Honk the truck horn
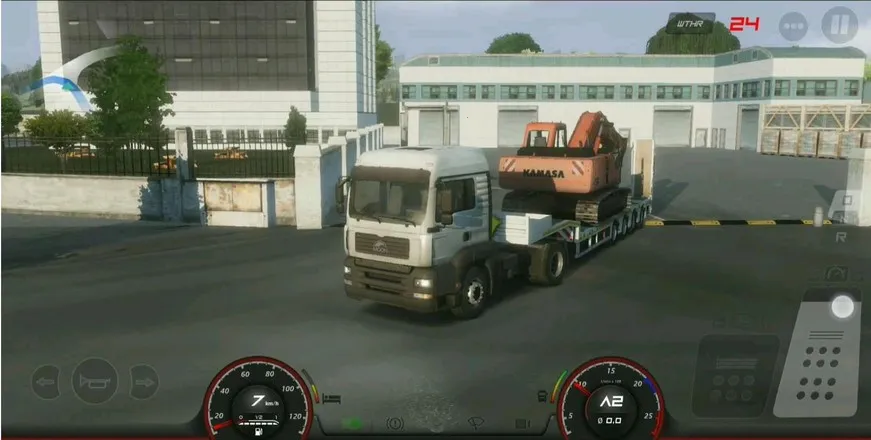Viewport: 871px width, 440px height. (95, 380)
